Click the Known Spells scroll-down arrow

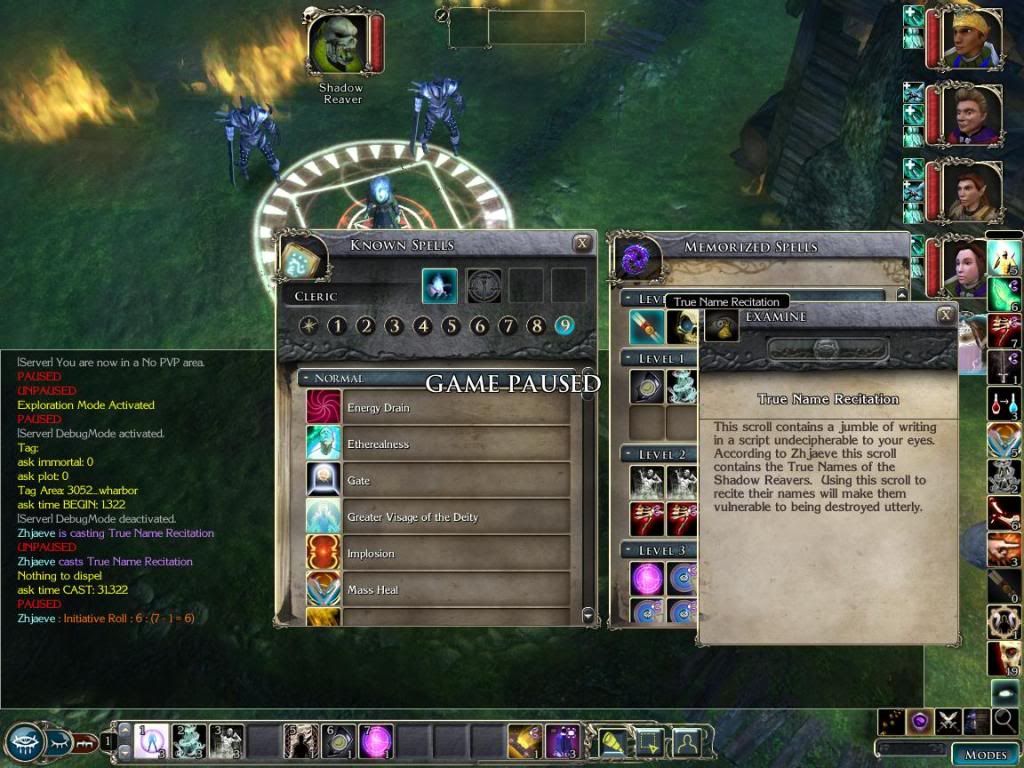point(588,615)
